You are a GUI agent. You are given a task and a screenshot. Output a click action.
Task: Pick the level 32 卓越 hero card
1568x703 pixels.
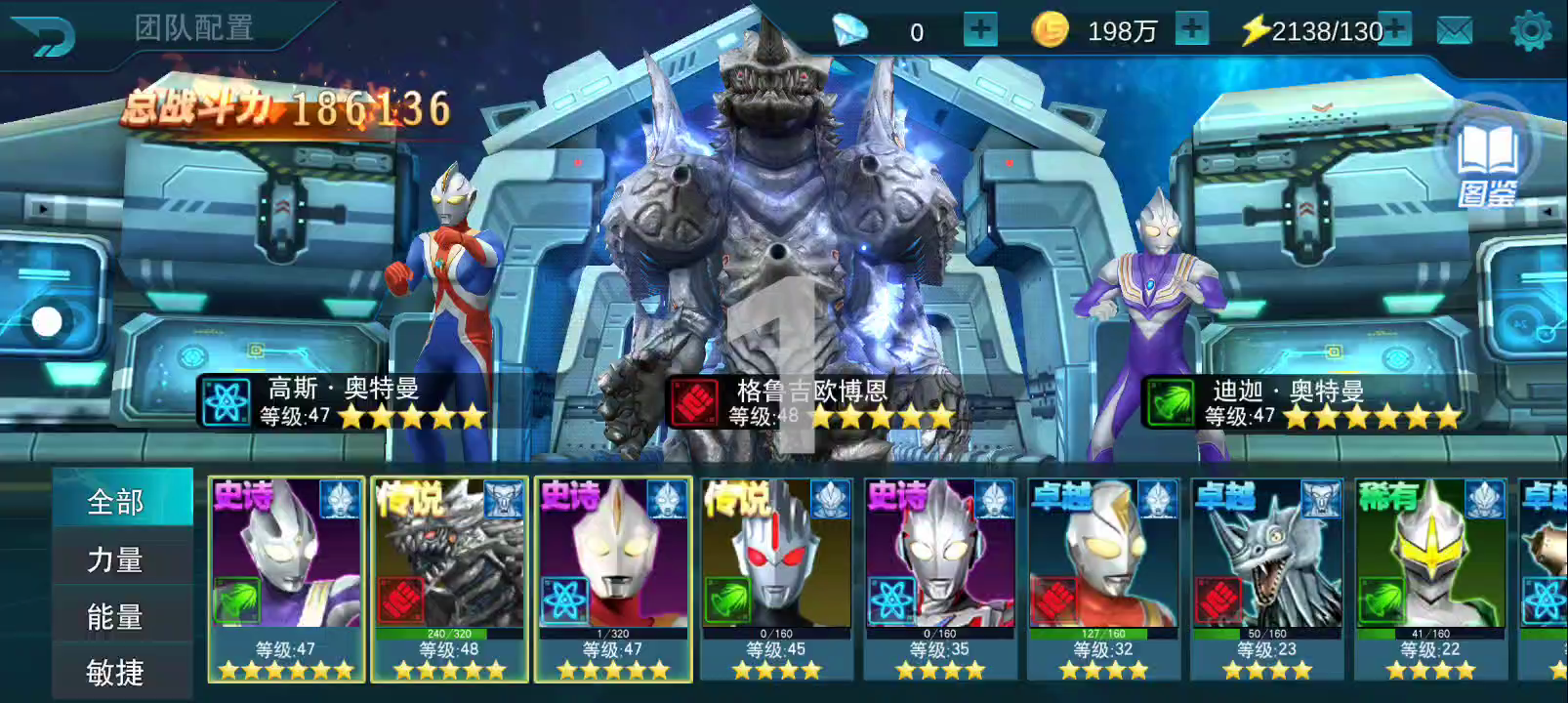click(1103, 578)
